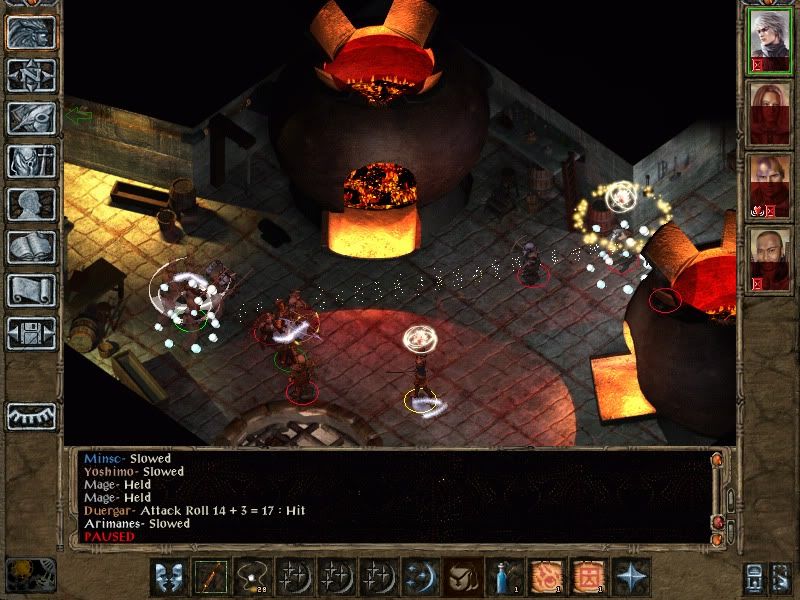
Task: Open special abilities with the four-pointed star
Action: 630,577
